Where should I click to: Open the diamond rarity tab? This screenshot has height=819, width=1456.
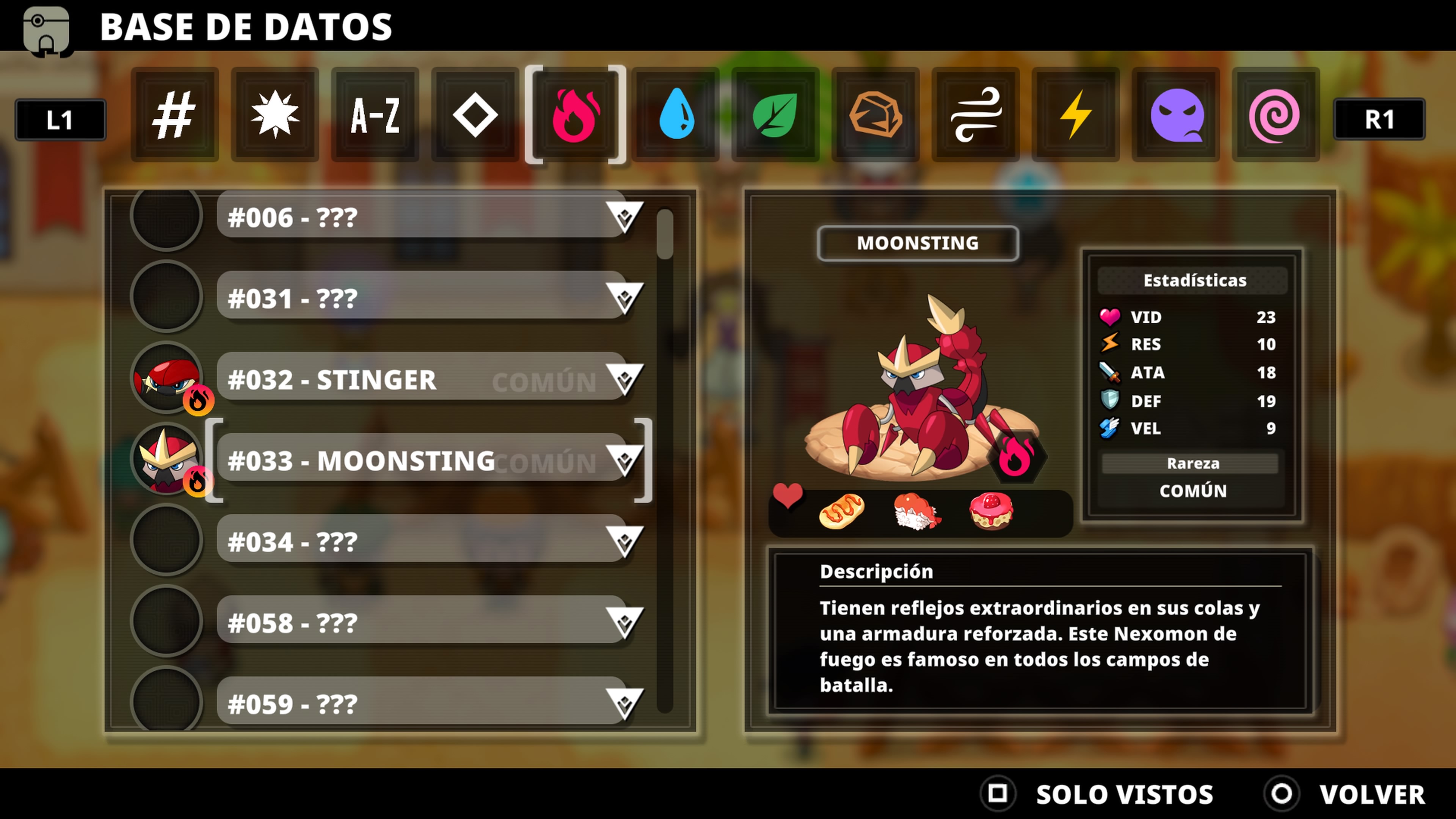coord(475,115)
